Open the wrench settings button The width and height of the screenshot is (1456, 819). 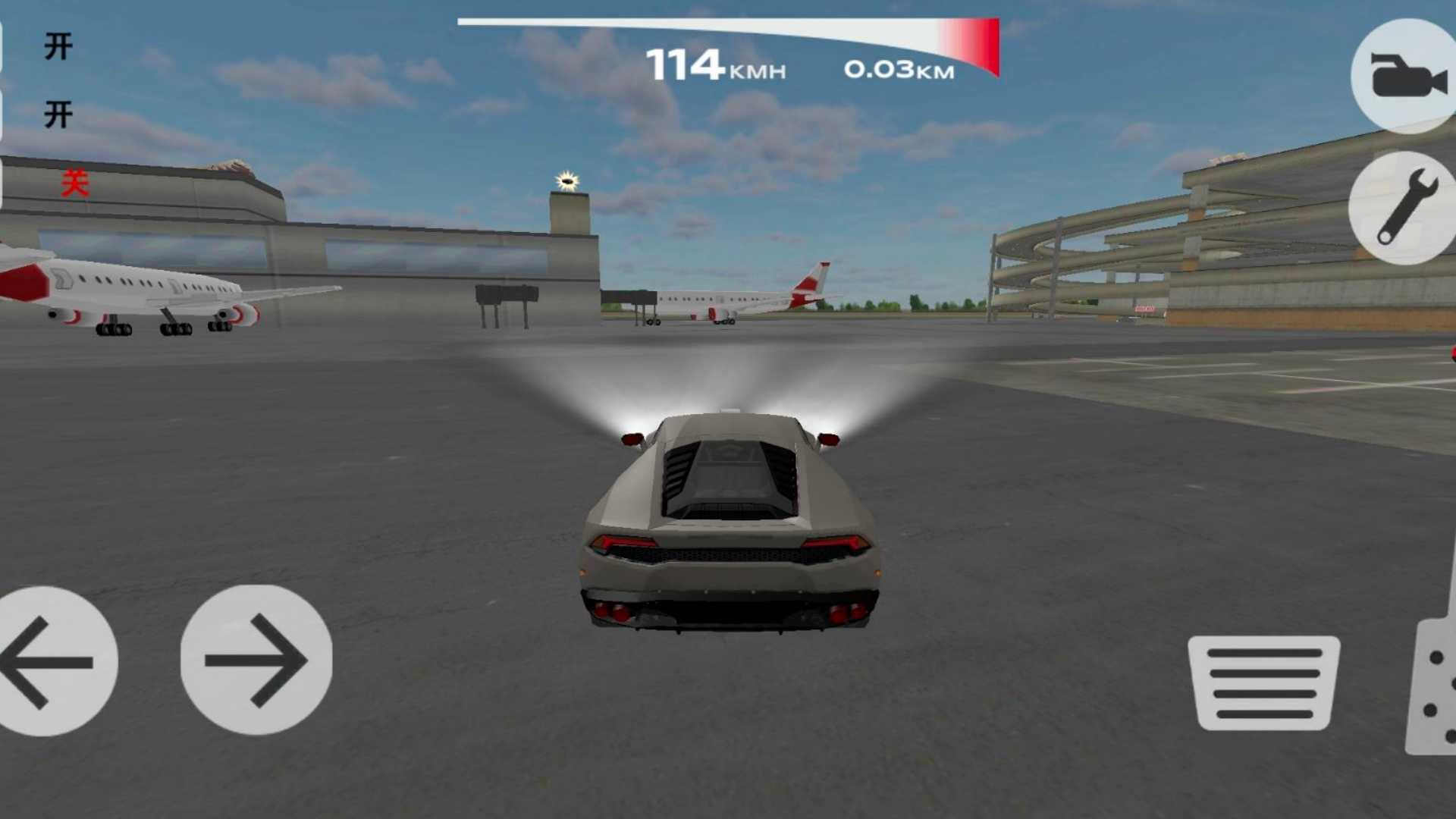coord(1404,207)
